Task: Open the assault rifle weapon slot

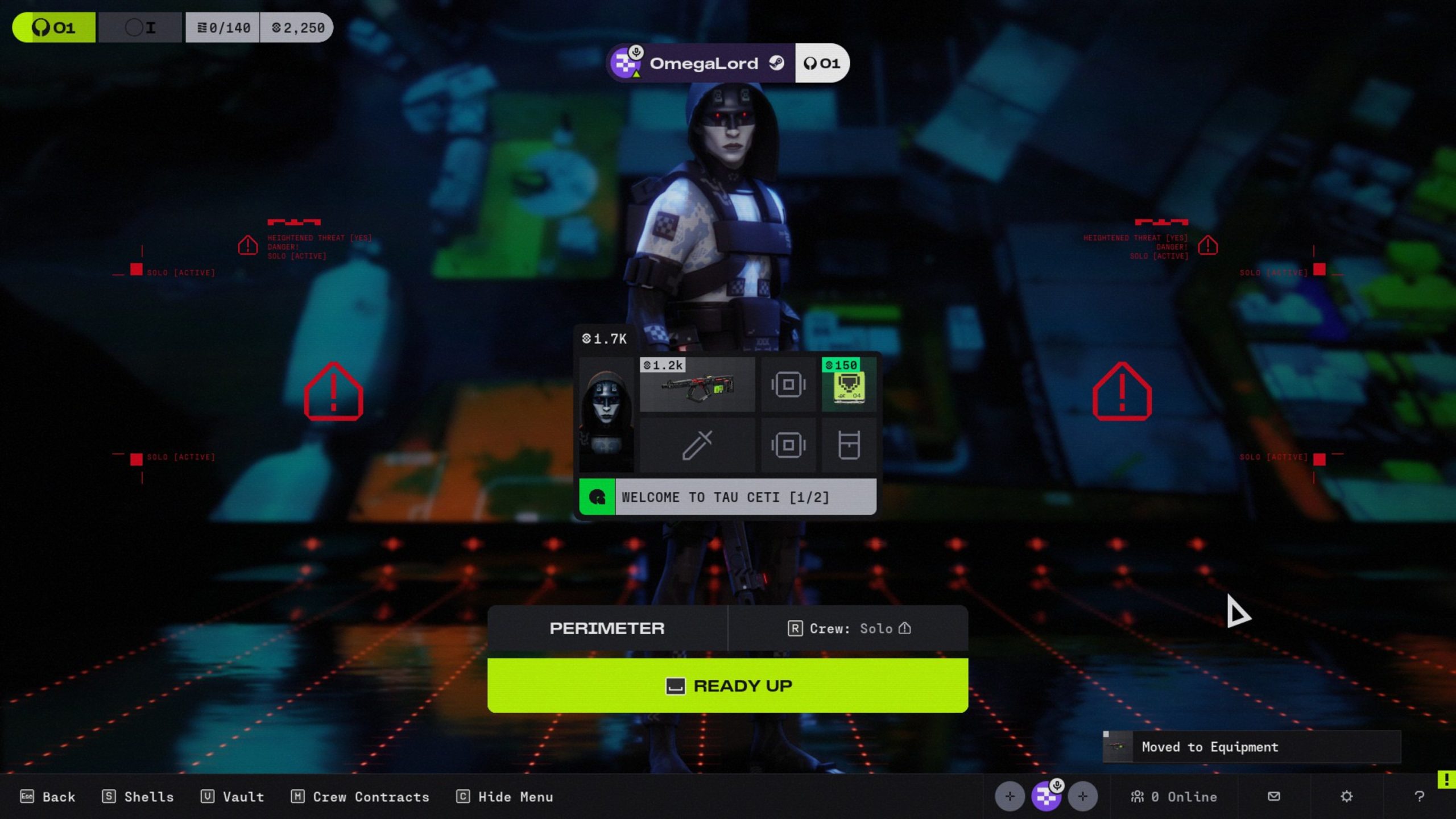Action: [x=697, y=384]
